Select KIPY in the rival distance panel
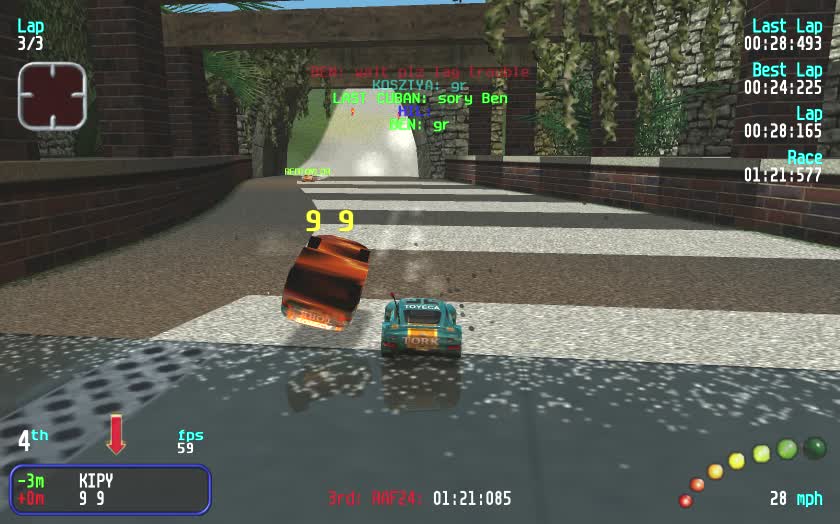Screen dimensions: 840x524 point(96,480)
